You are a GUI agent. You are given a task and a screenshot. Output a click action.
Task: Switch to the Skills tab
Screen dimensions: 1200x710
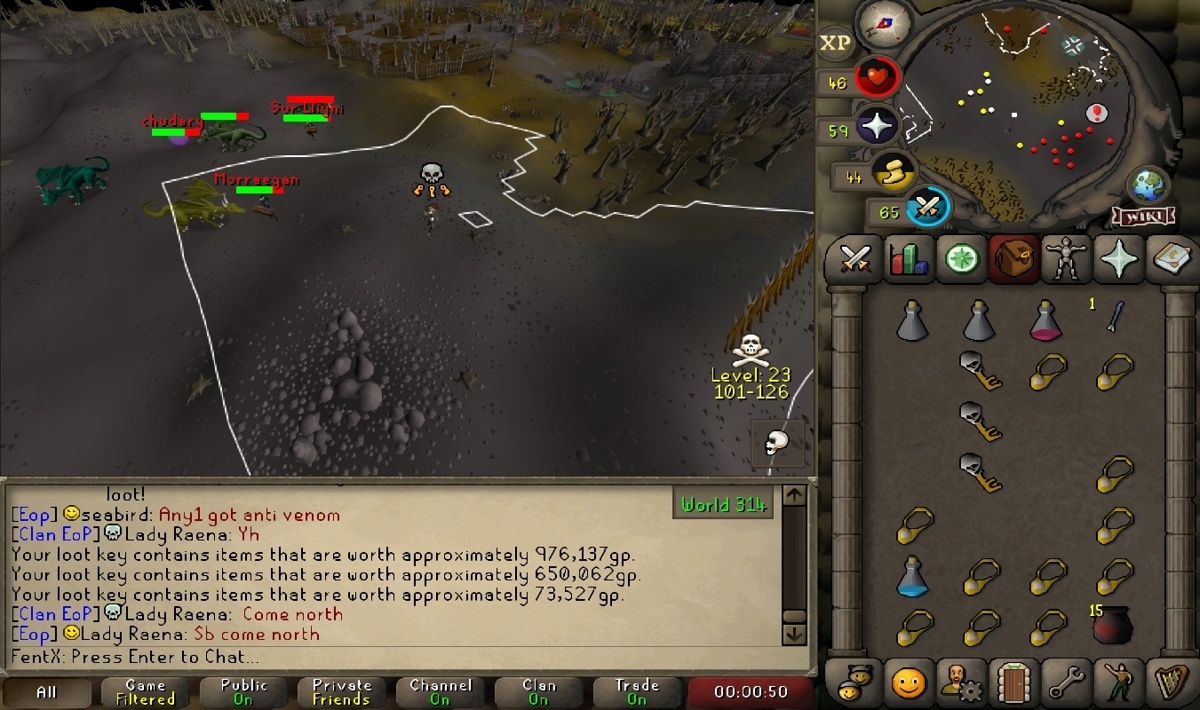point(909,260)
